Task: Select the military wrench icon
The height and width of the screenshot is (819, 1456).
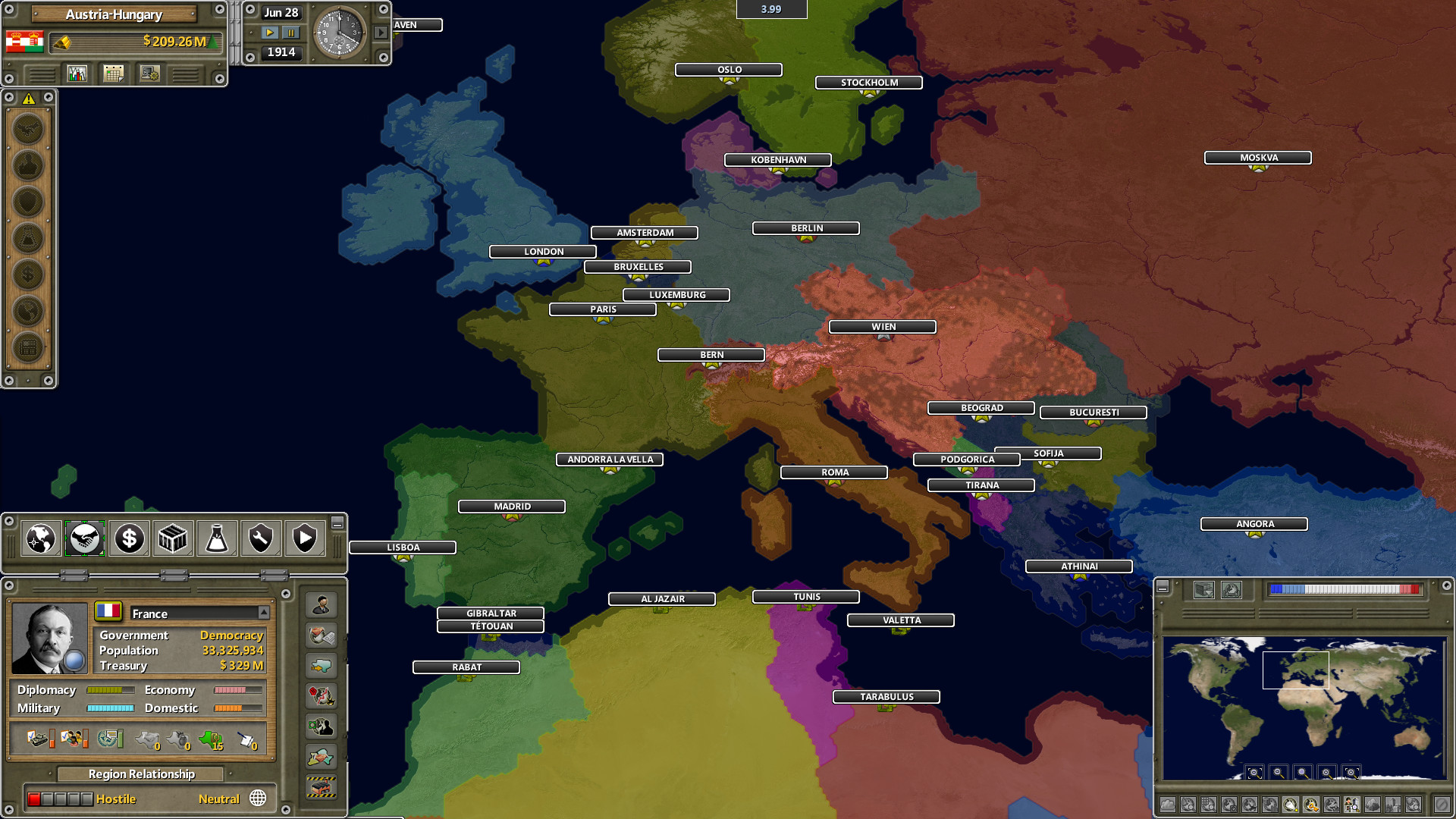Action: pos(260,538)
